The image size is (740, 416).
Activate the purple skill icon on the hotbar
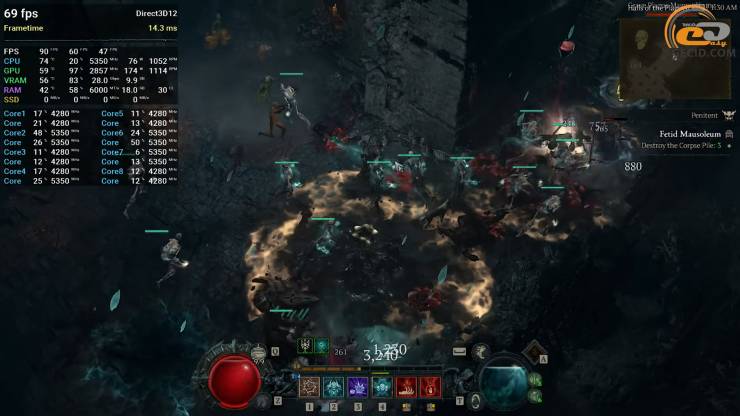click(357, 385)
